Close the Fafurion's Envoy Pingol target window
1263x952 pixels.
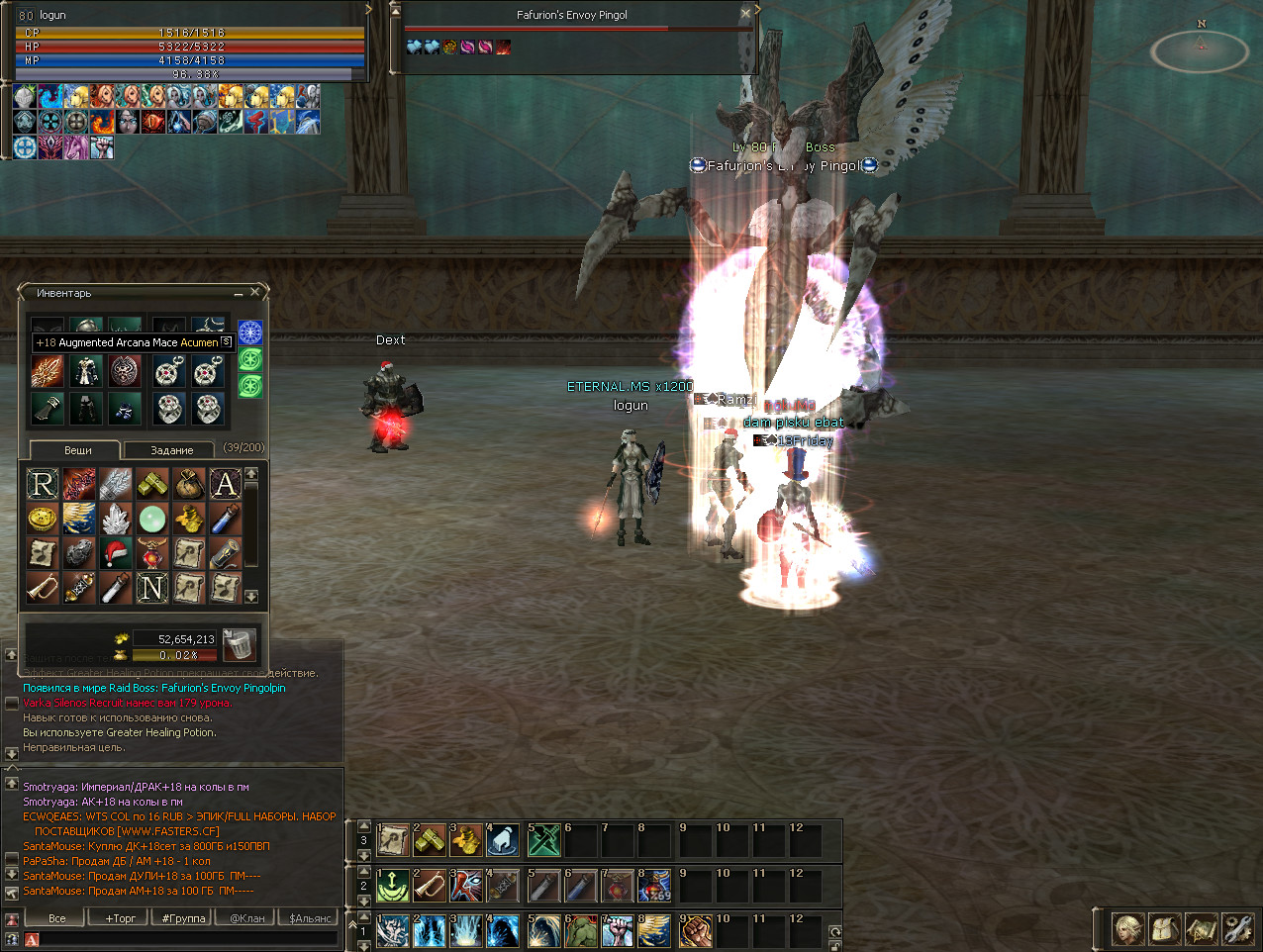745,14
